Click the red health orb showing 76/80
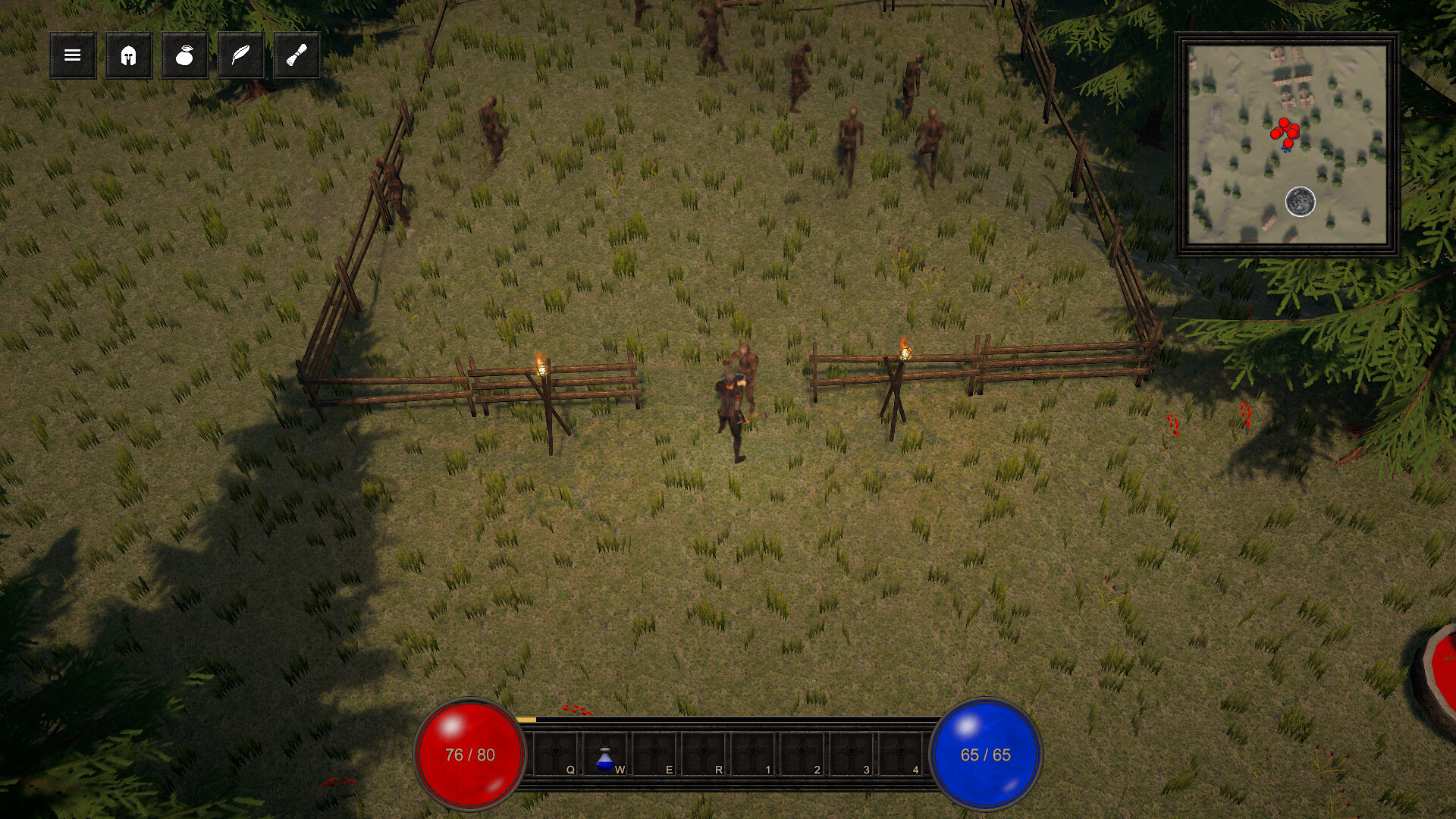Viewport: 1456px width, 819px height. click(x=469, y=754)
